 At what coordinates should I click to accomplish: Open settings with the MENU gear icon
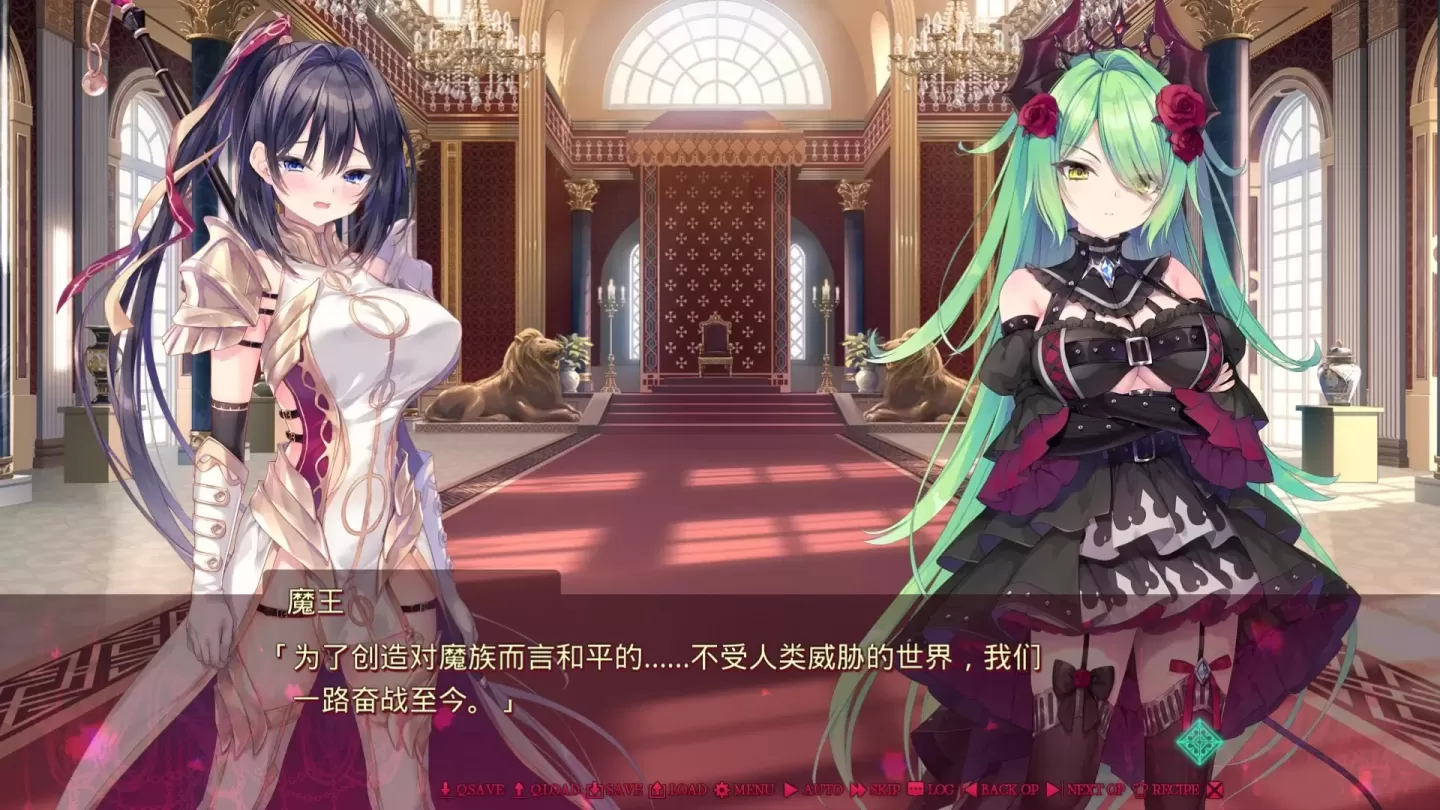[721, 790]
